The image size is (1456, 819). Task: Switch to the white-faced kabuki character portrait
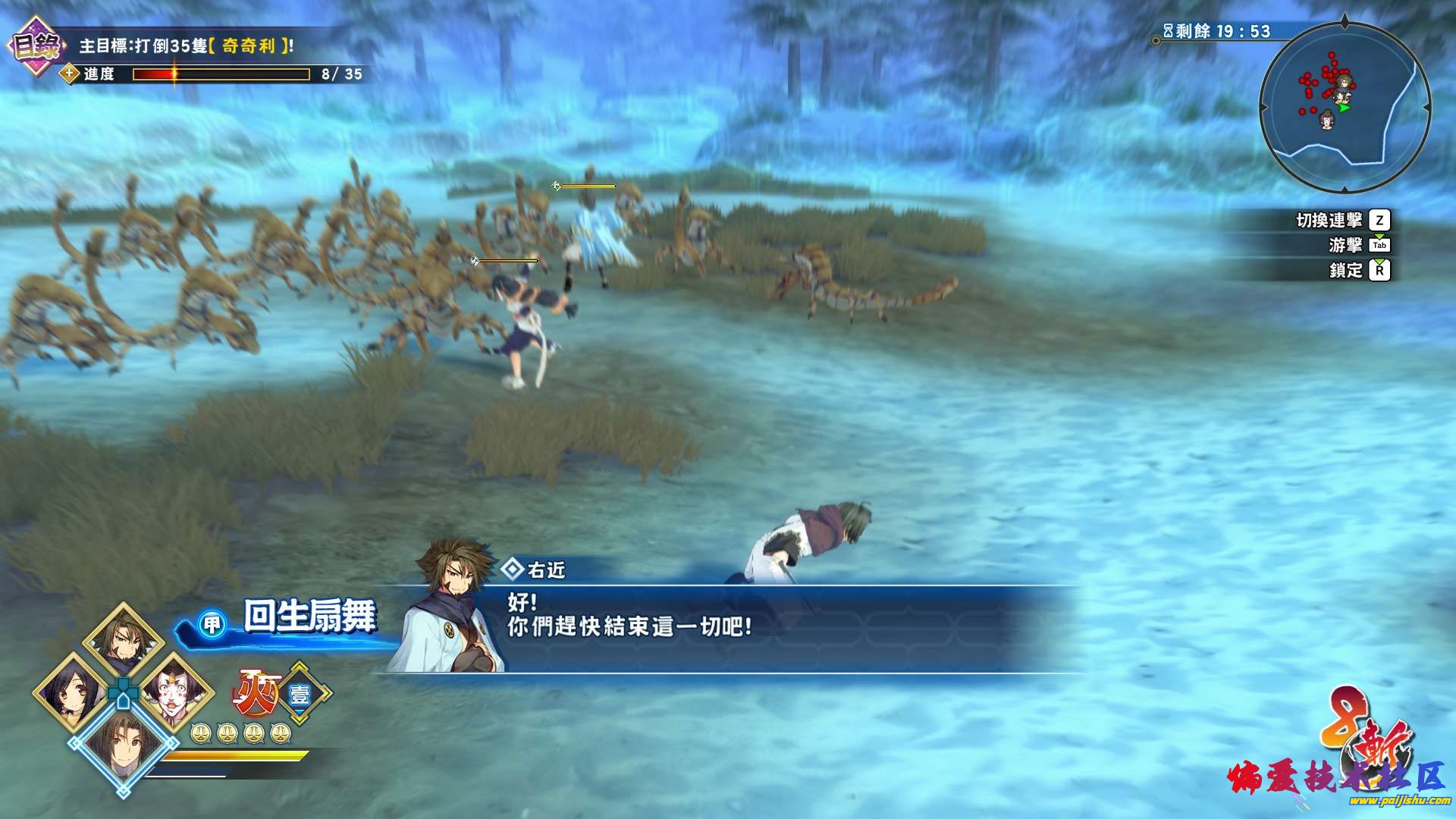tap(175, 692)
